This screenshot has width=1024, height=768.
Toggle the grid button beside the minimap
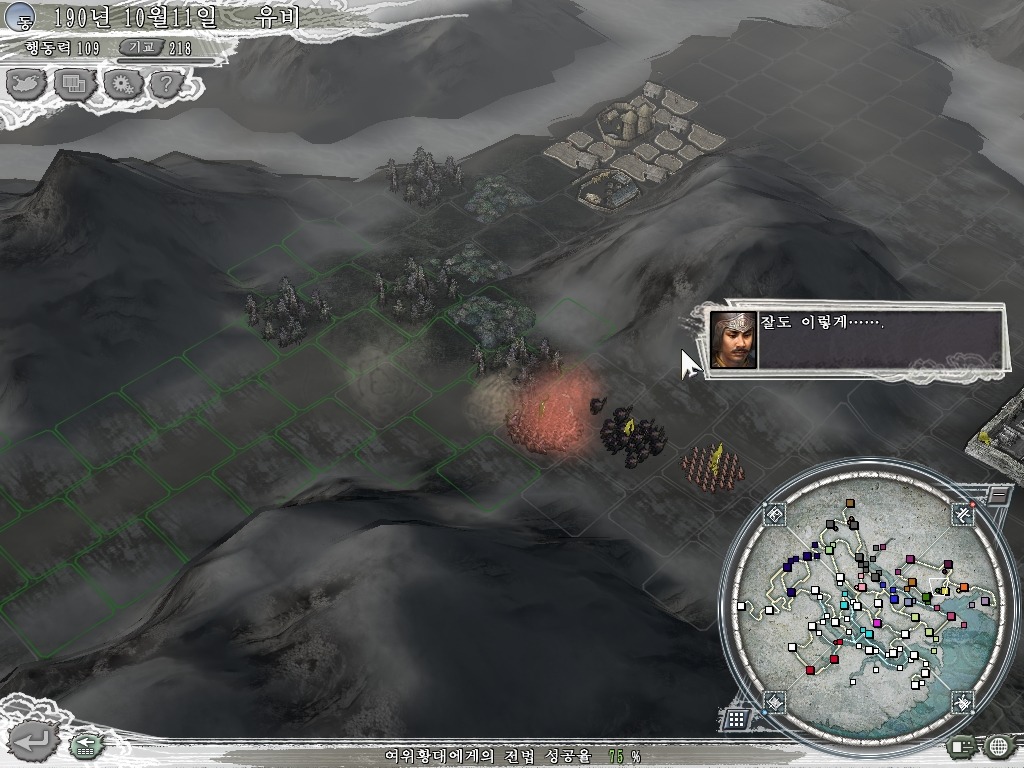pyautogui.click(x=735, y=718)
